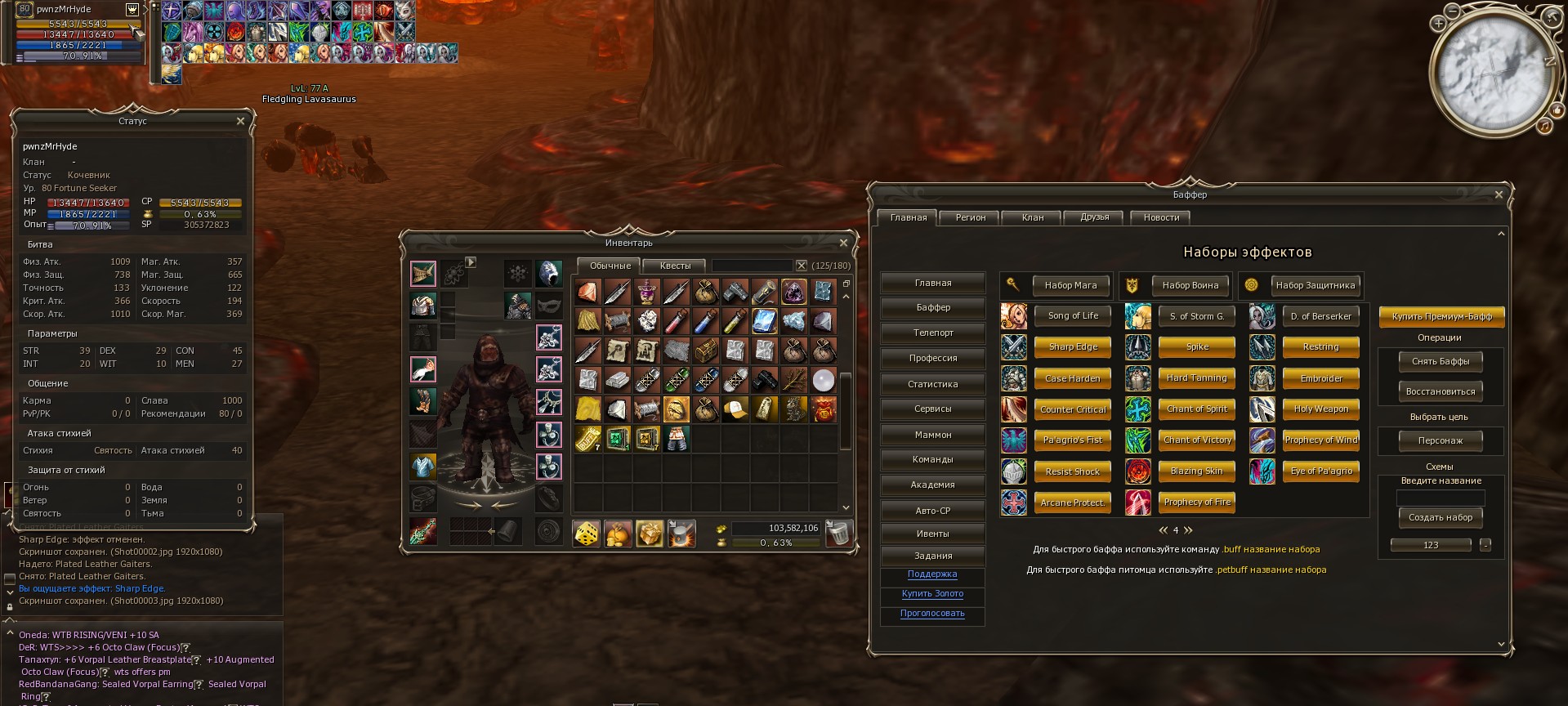Switch to the Регион tab
Image resolution: width=1568 pixels, height=706 pixels.
pyautogui.click(x=971, y=217)
